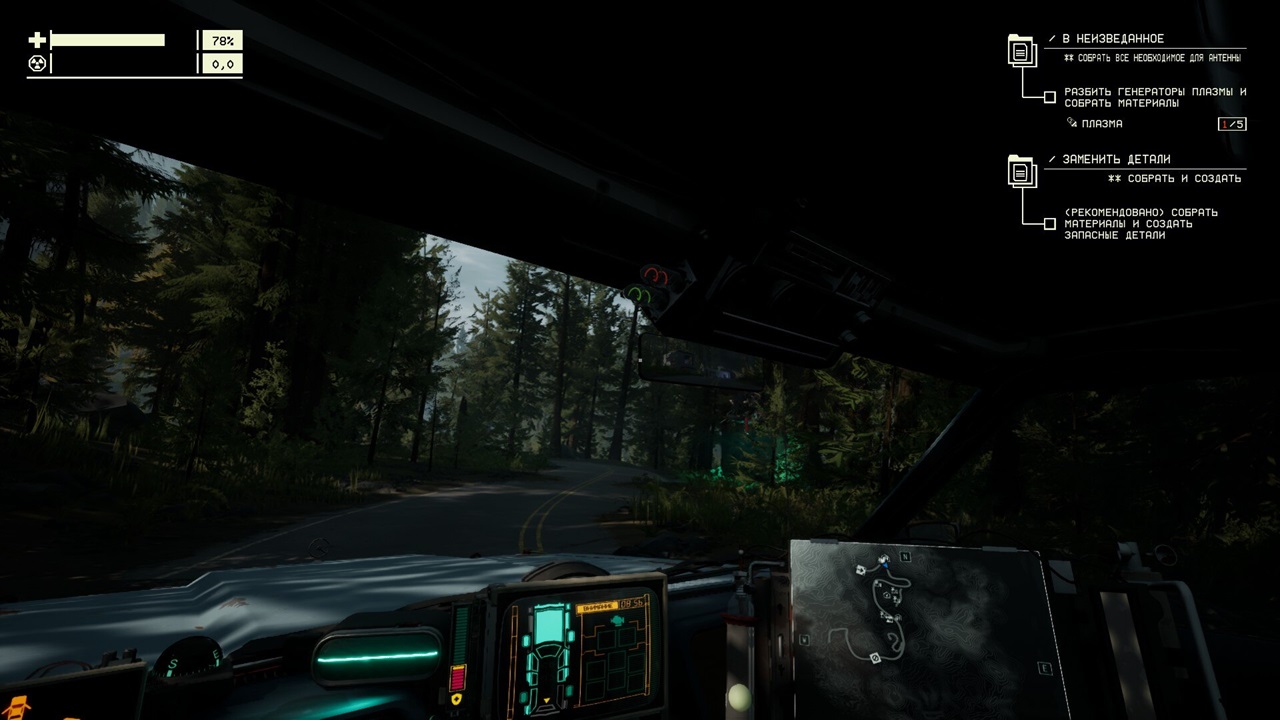Viewport: 1280px width, 720px height.
Task: Click the health cross icon
Action: 37,40
